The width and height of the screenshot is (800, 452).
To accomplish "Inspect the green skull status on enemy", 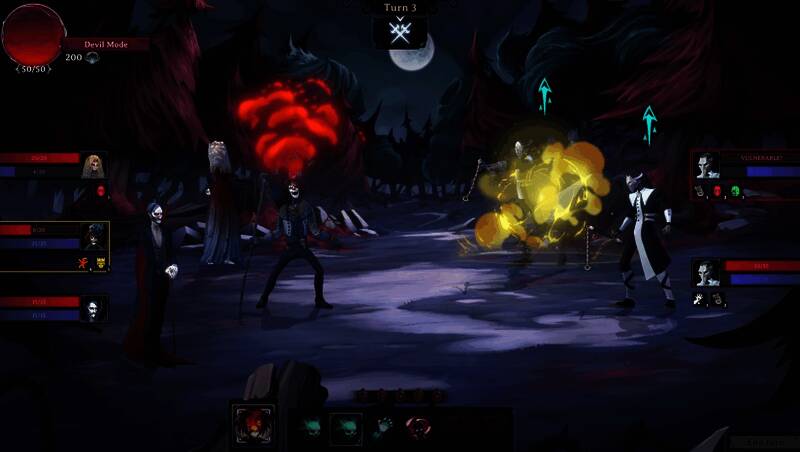I will coord(735,190).
